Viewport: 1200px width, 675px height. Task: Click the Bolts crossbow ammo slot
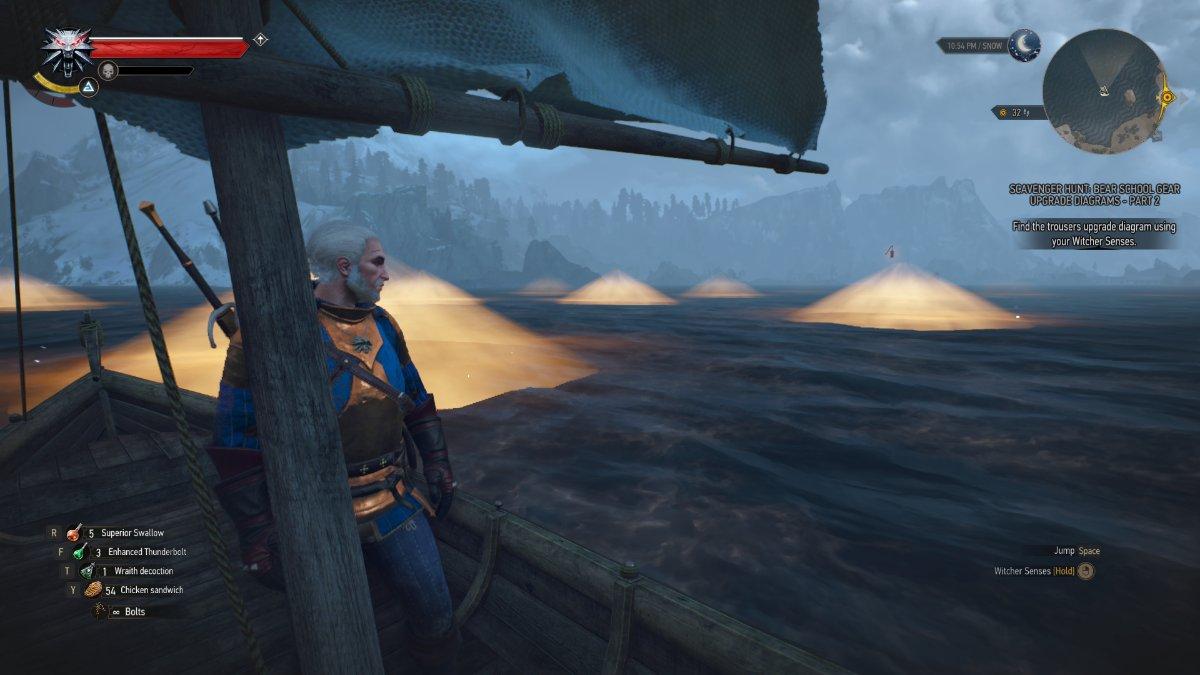point(100,610)
